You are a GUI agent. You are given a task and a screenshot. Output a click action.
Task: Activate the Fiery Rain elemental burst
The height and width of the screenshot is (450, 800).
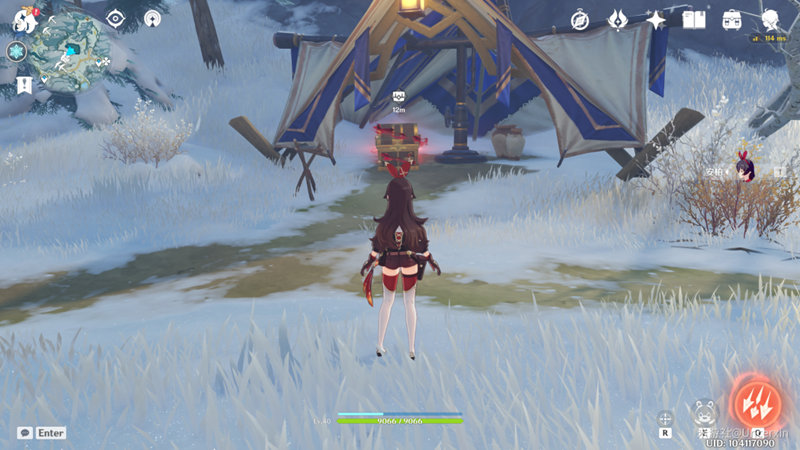click(x=757, y=402)
